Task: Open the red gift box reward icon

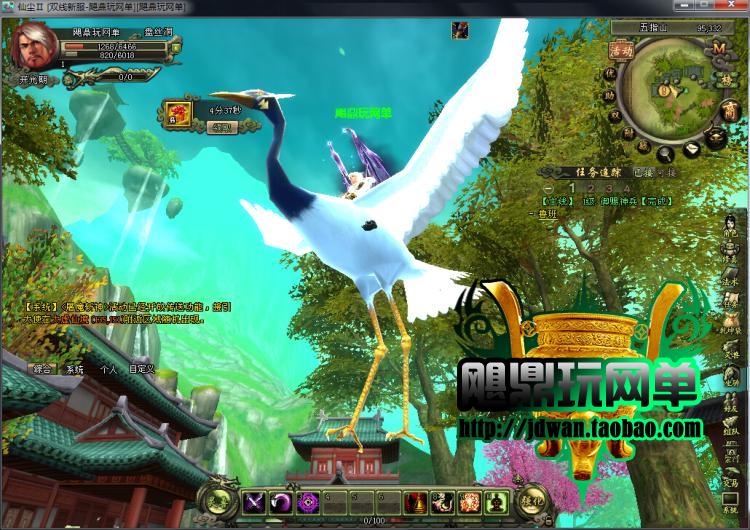Action: pos(177,113)
